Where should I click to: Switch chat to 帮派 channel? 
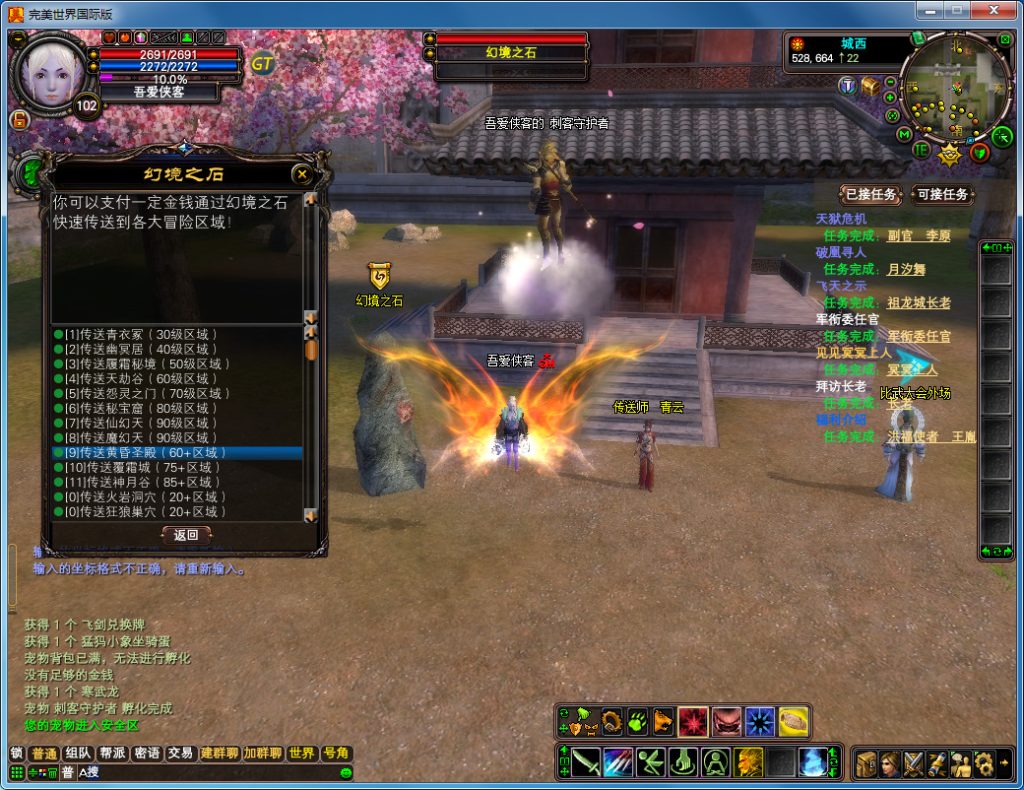click(x=112, y=753)
